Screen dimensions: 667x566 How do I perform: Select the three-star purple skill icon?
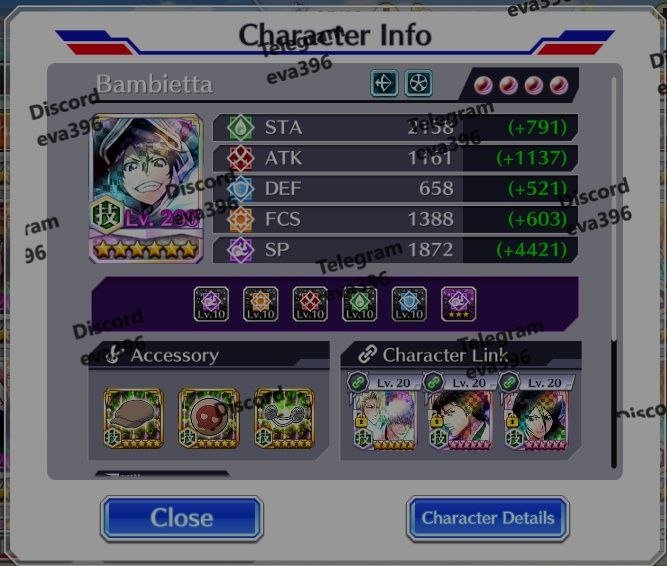click(459, 304)
